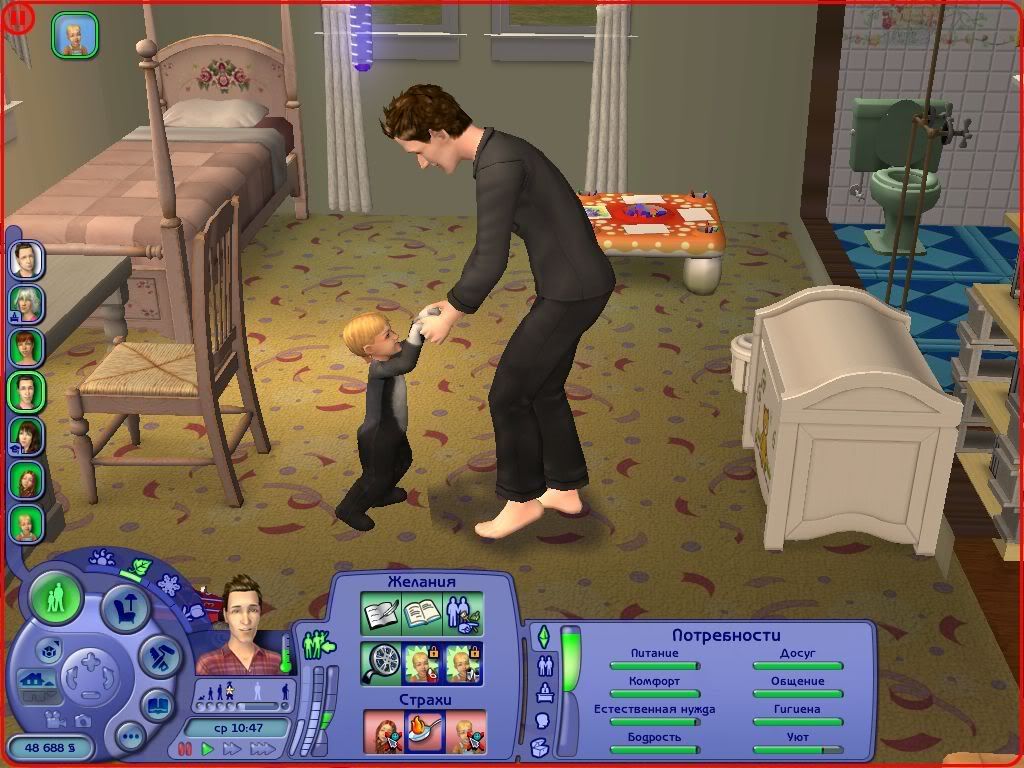The image size is (1024, 768).
Task: Open the Story mode album book button
Action: [156, 705]
